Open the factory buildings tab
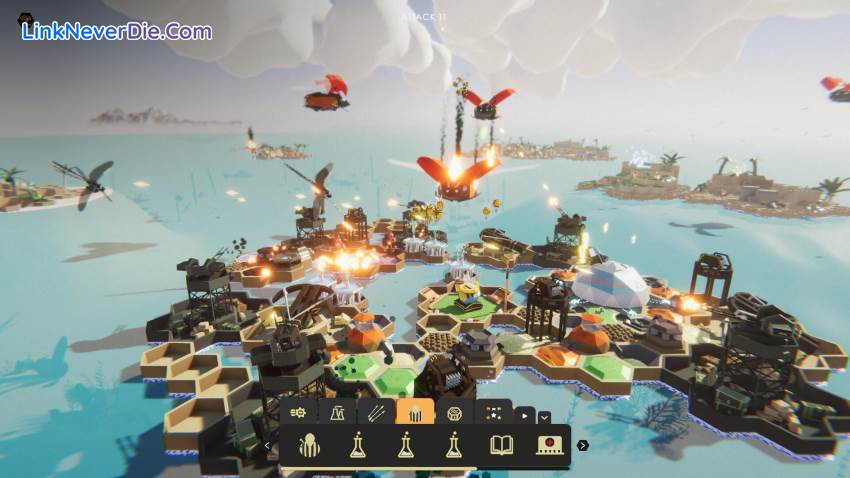Image resolution: width=850 pixels, height=478 pixels. point(337,412)
